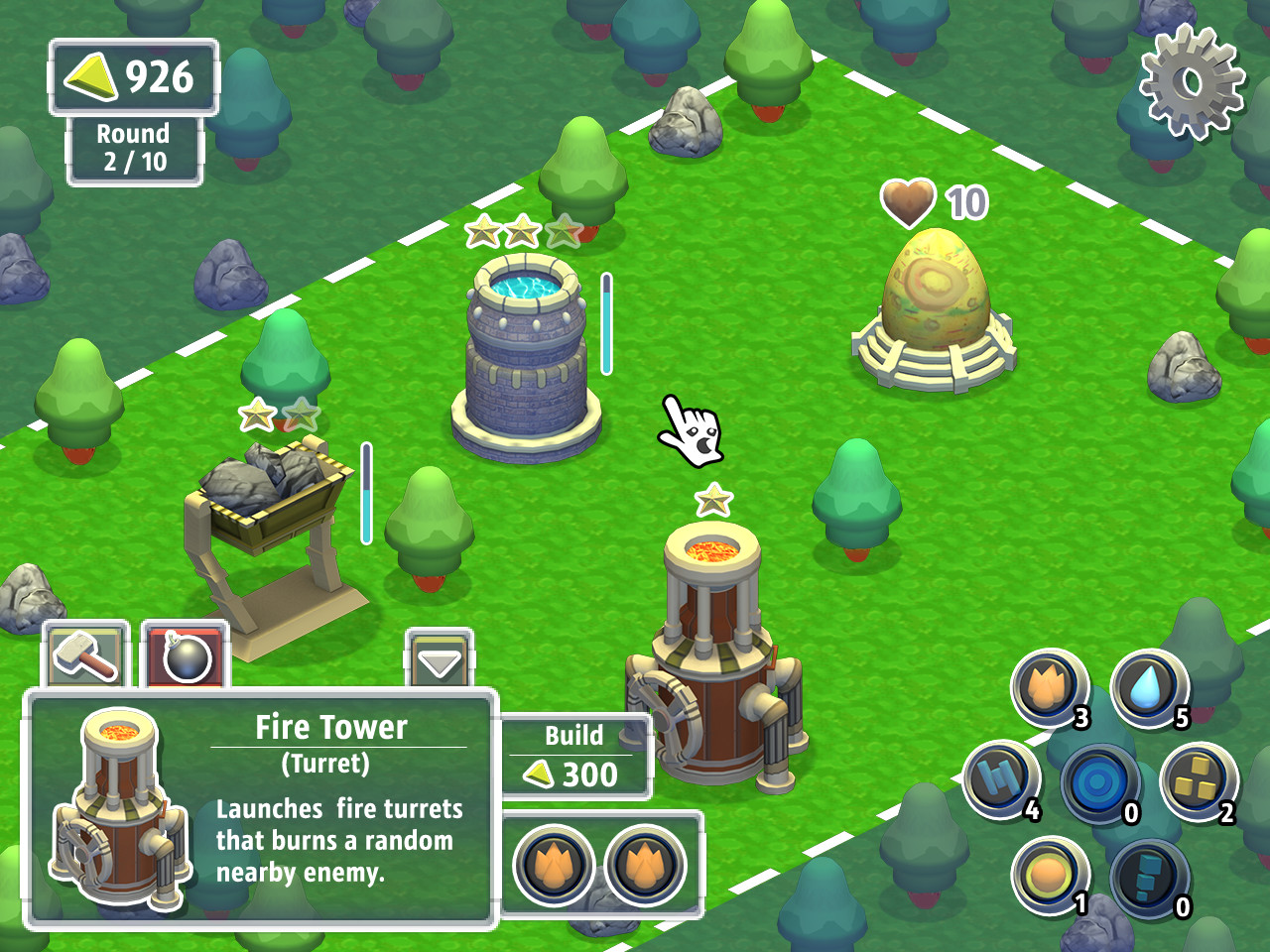
Task: Build the Fire Tower for 300
Action: (x=575, y=758)
